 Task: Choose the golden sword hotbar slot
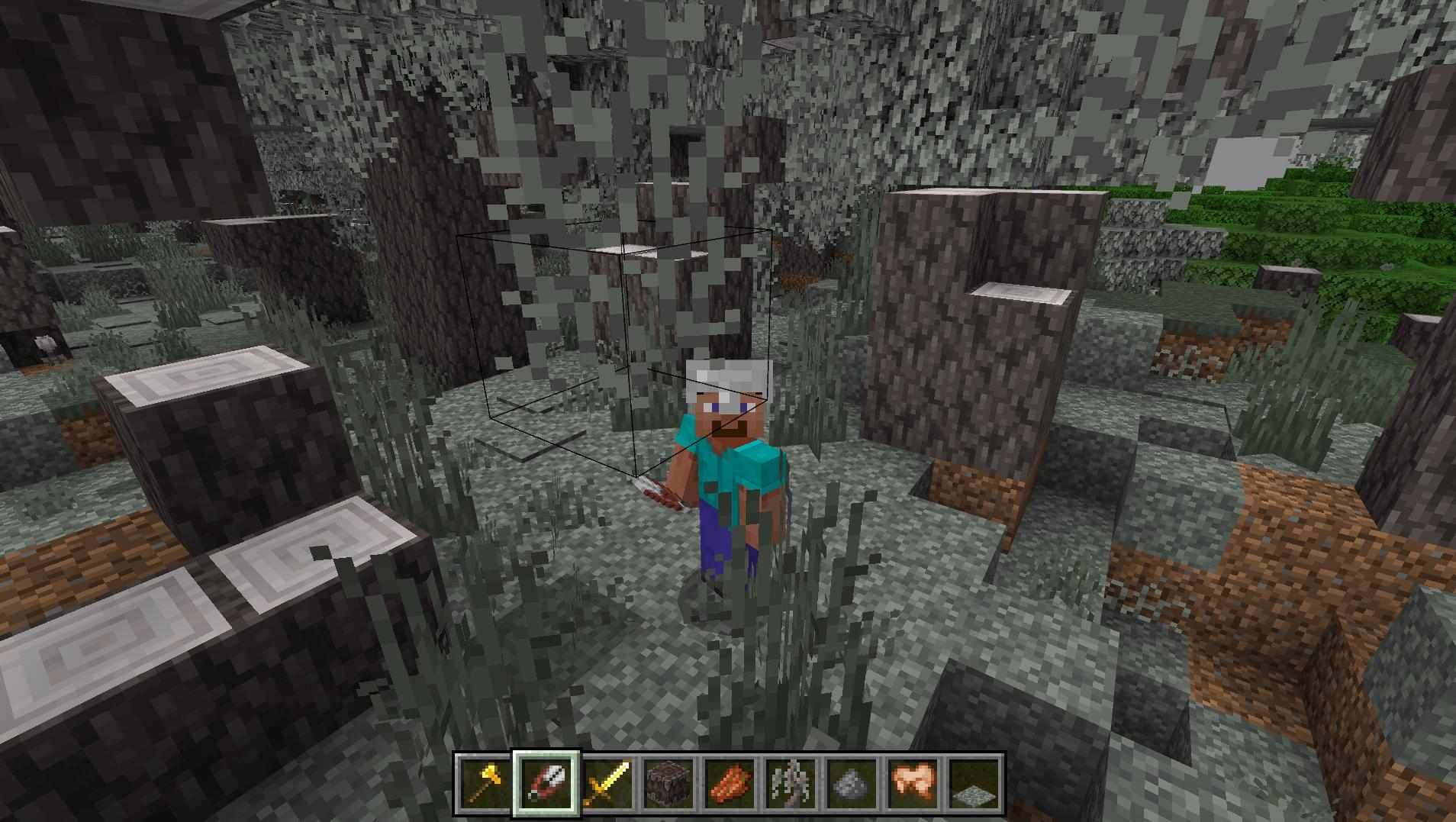(607, 783)
